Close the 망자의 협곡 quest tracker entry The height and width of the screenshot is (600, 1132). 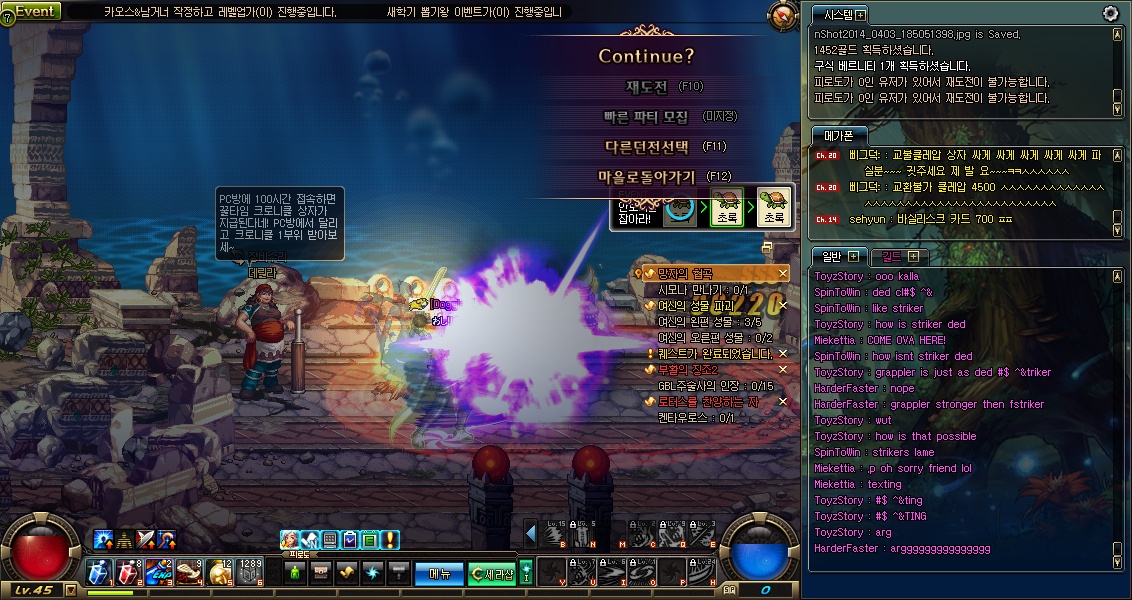pyautogui.click(x=783, y=273)
